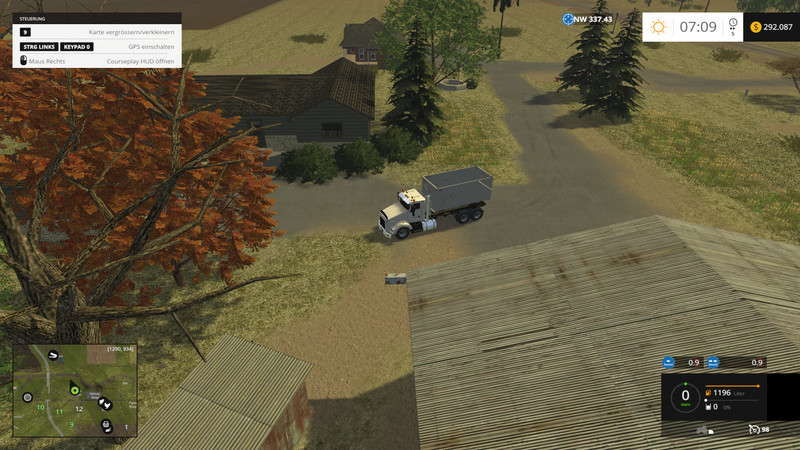Viewport: 800px width, 450px height.
Task: Open the minimap in the corner
Action: point(75,391)
